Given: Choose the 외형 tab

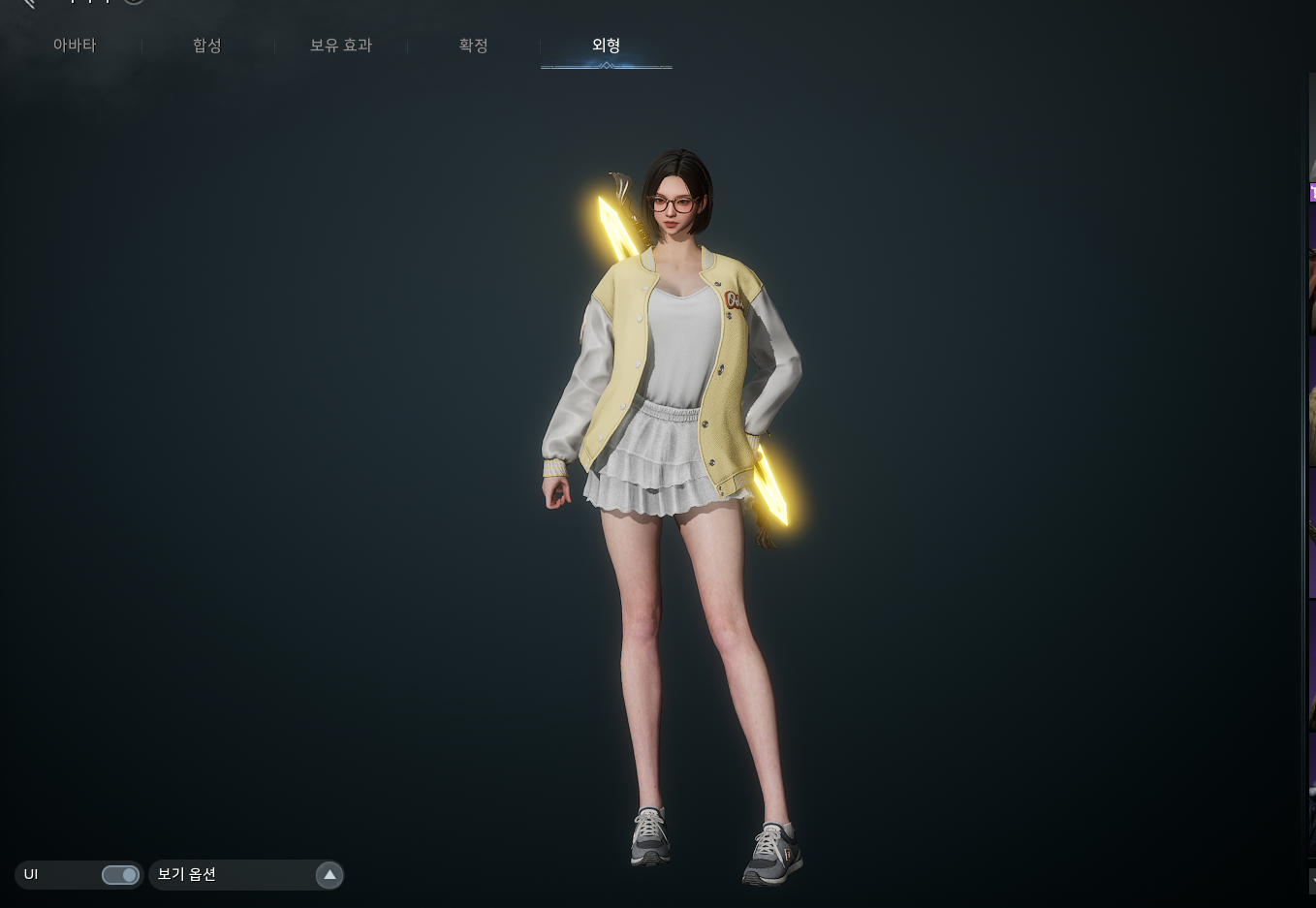Looking at the screenshot, I should pos(606,46).
